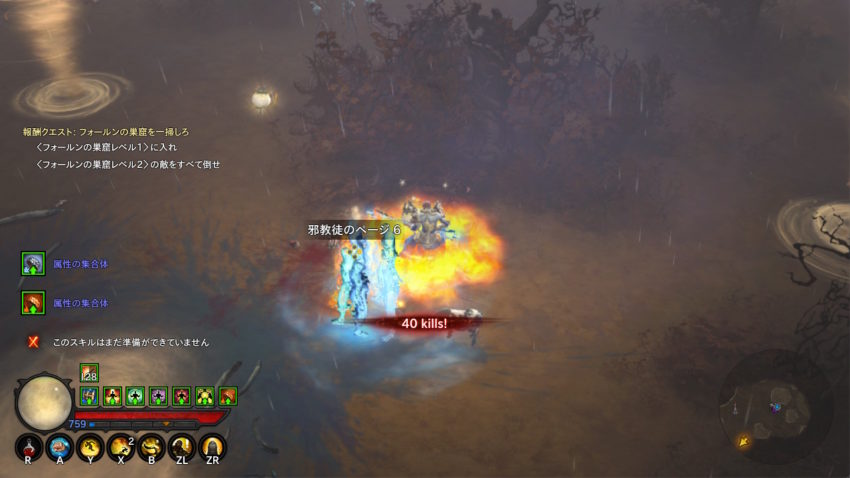The width and height of the screenshot is (850, 478).
Task: Inspect the blue hammer buff icon
Action: pyautogui.click(x=89, y=396)
